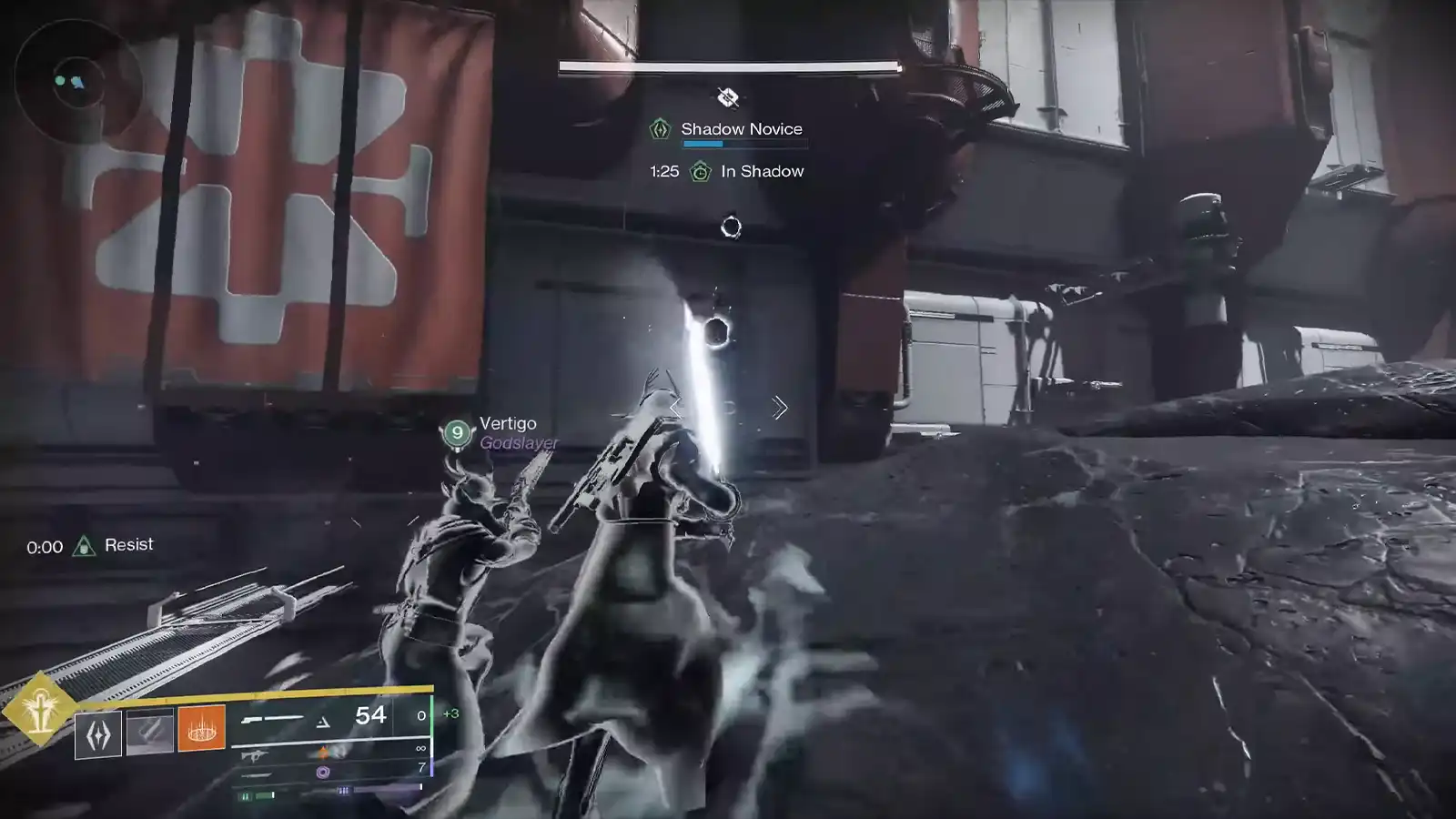Click the orange Solar grenade icon
Image resolution: width=1456 pixels, height=819 pixels.
(x=202, y=730)
